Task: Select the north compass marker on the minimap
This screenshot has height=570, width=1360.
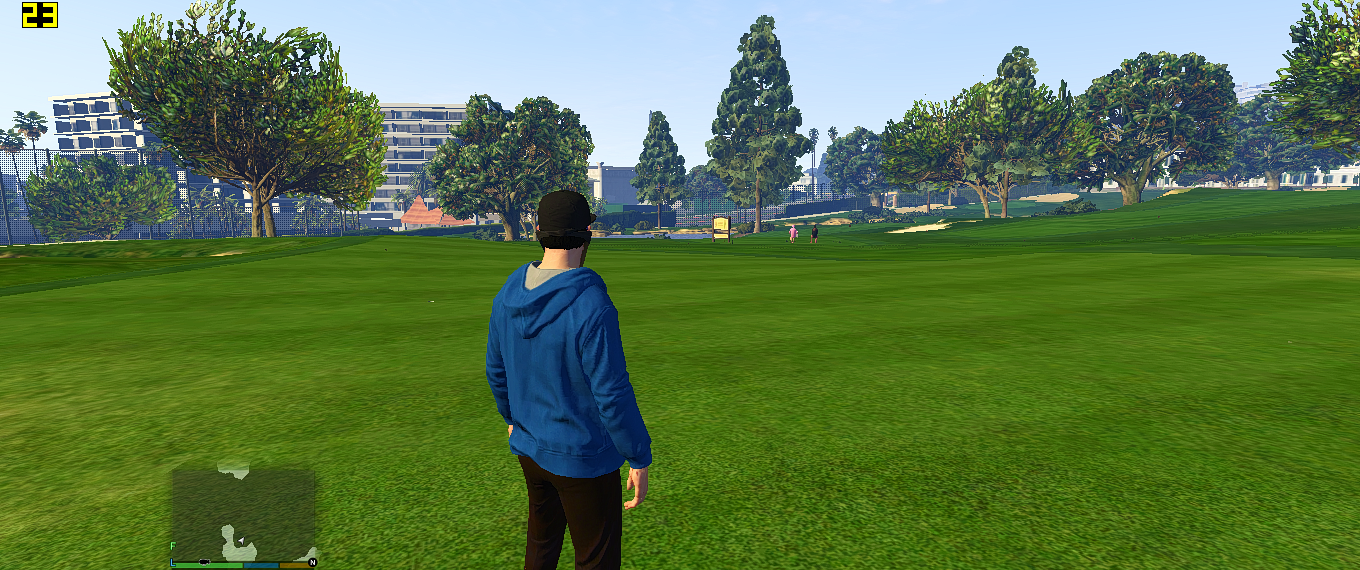Action: pos(312,563)
